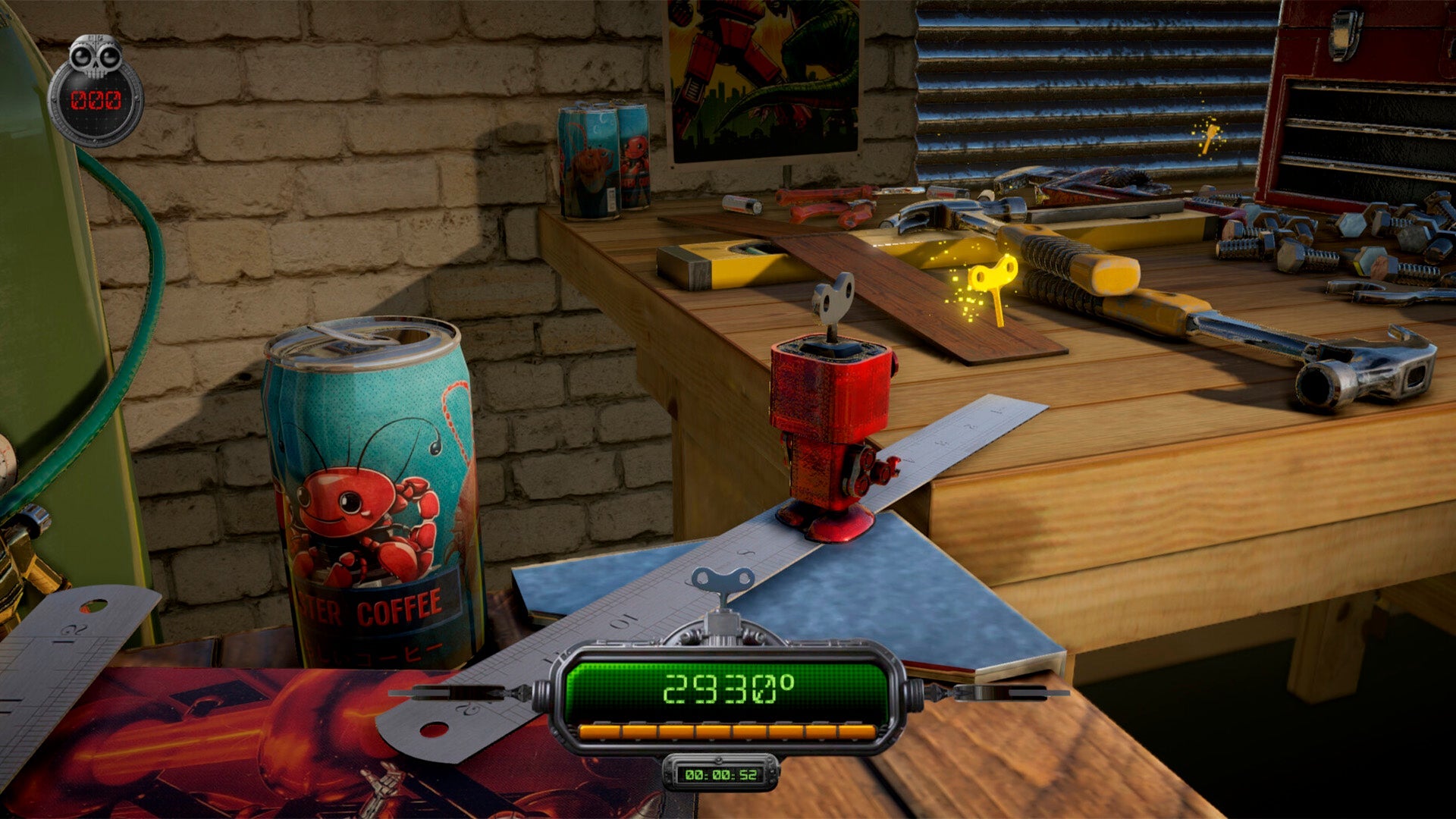1456x819 pixels.
Task: Toggle the robot's head switch key
Action: (x=833, y=300)
